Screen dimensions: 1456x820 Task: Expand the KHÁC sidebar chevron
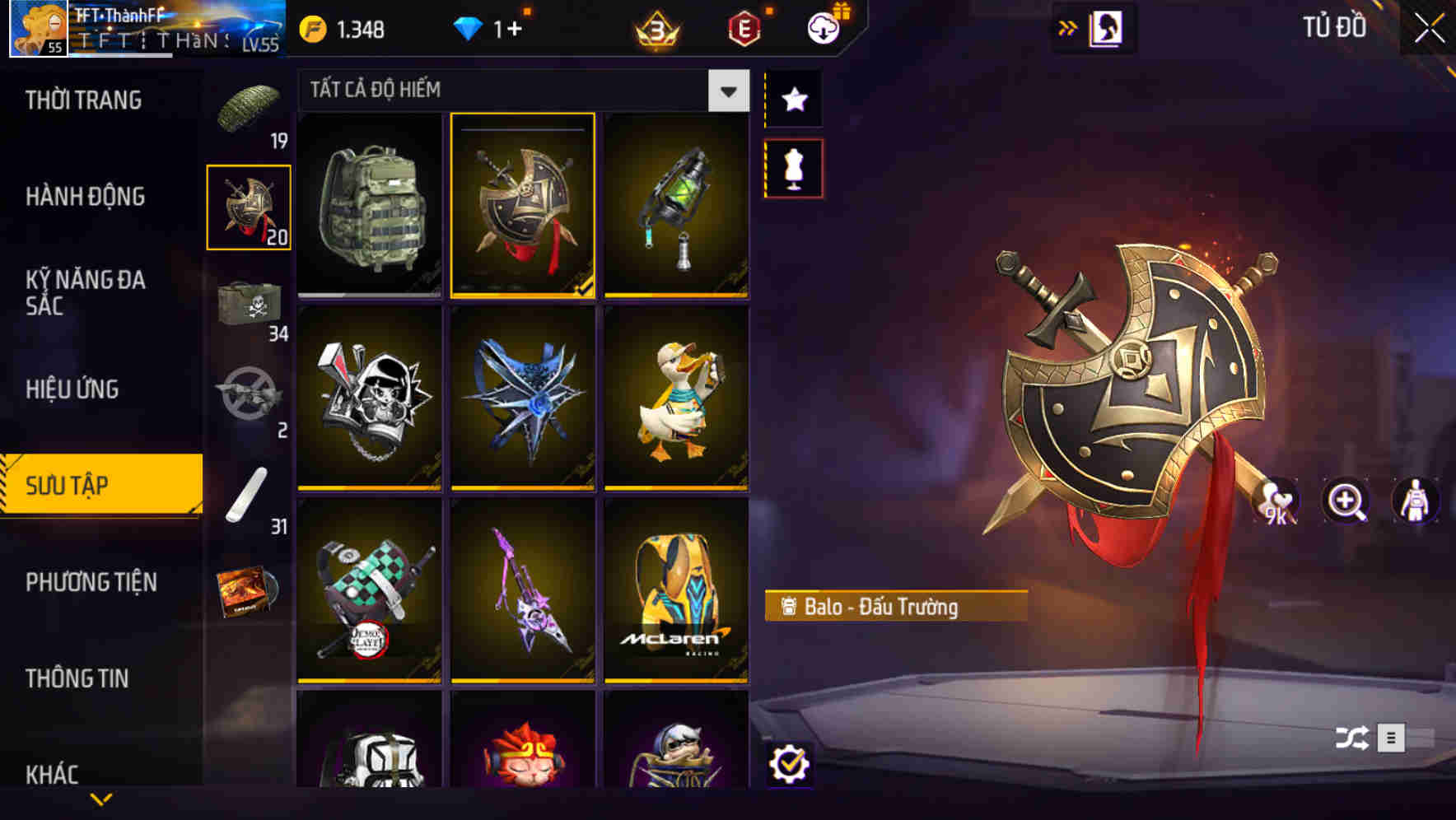[x=101, y=797]
